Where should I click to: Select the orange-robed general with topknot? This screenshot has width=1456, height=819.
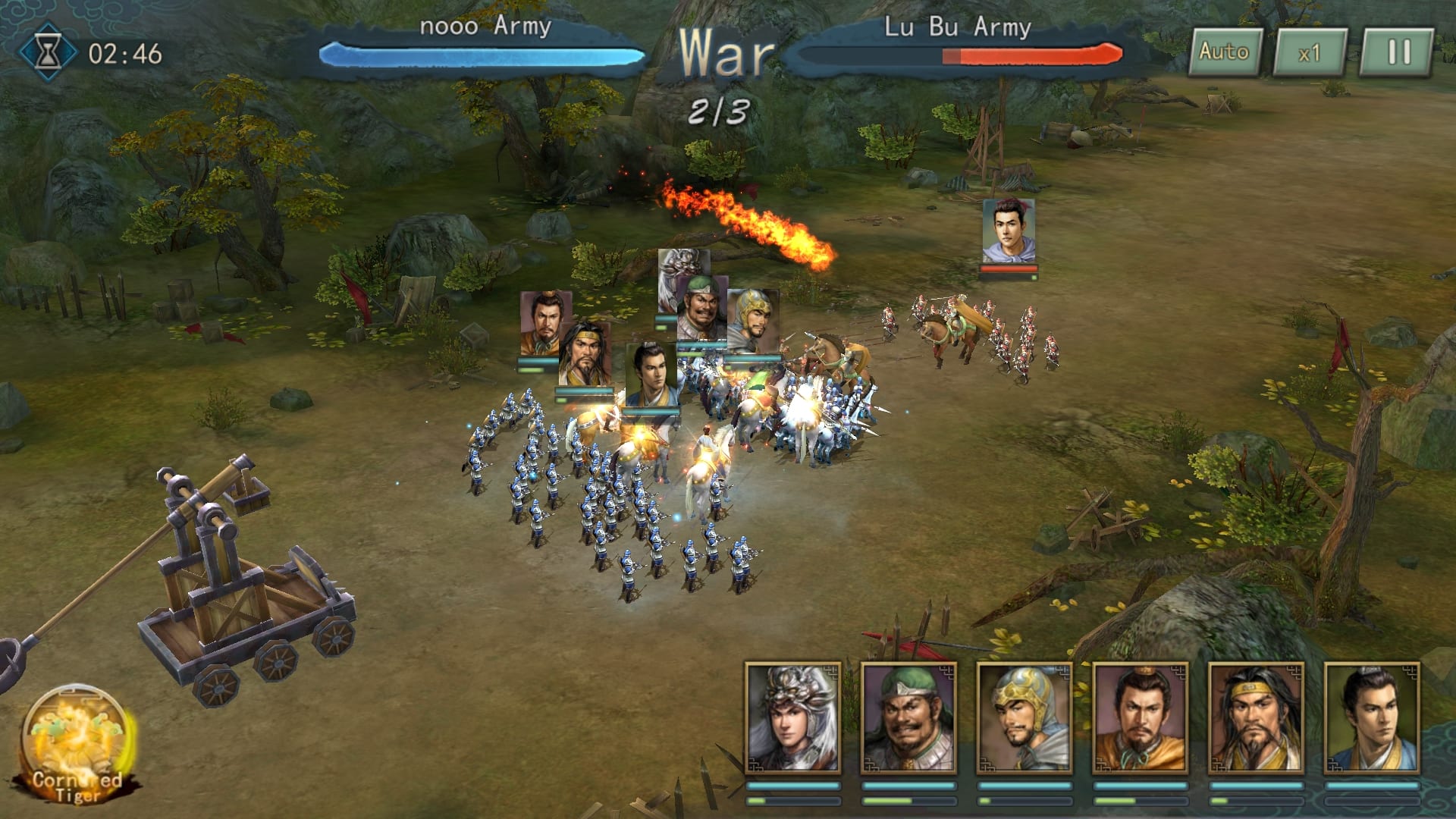pyautogui.click(x=1140, y=717)
